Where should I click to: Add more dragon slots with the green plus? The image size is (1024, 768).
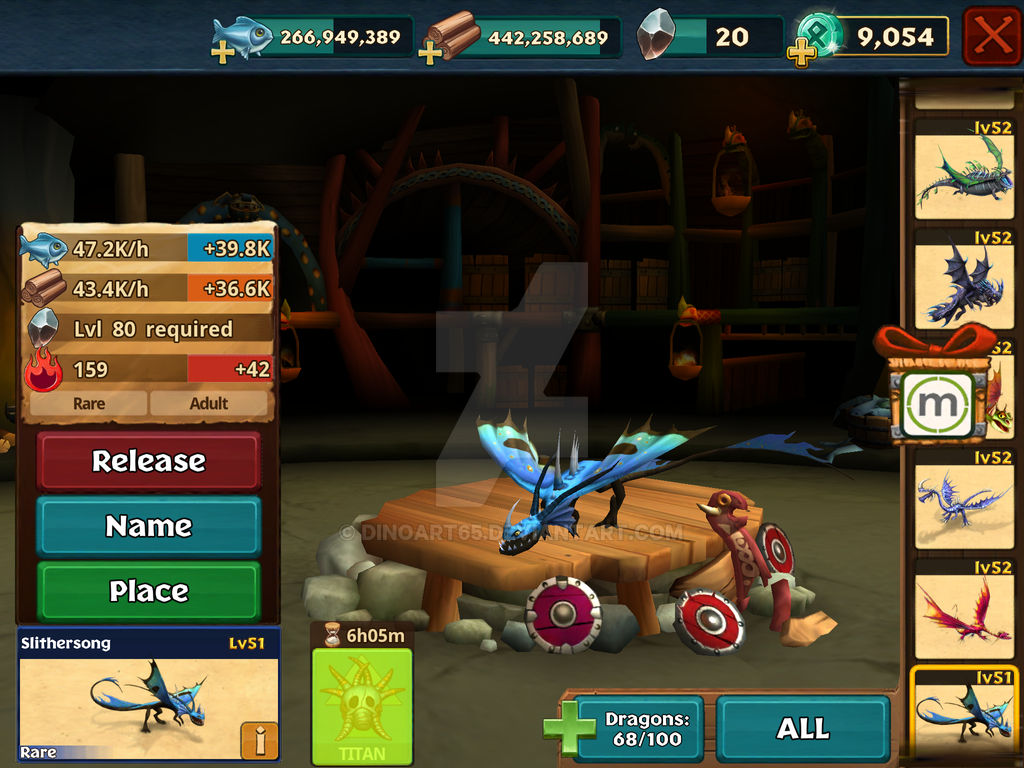(x=568, y=727)
